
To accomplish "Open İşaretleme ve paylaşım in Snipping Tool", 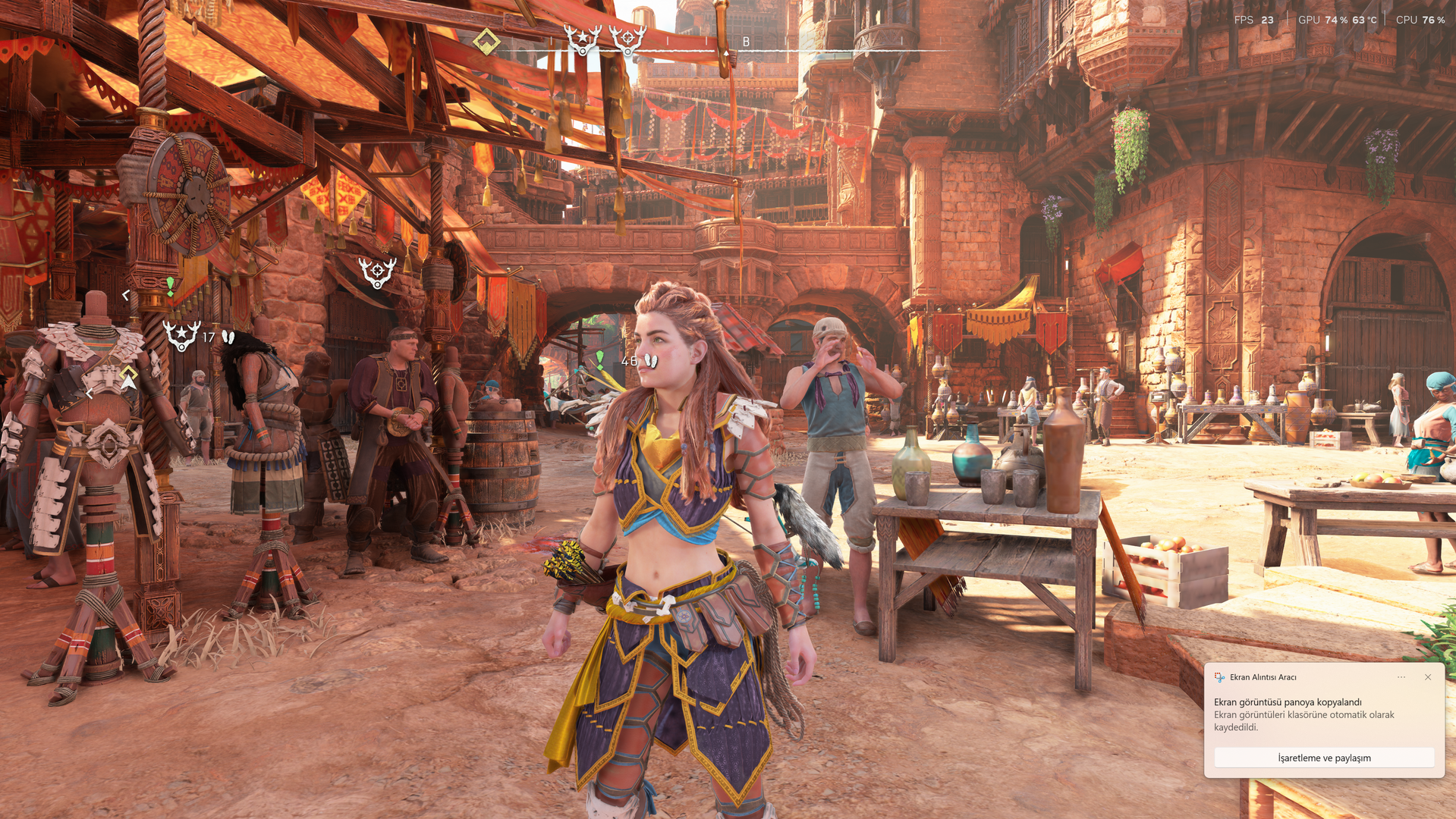I will click(x=1324, y=758).
